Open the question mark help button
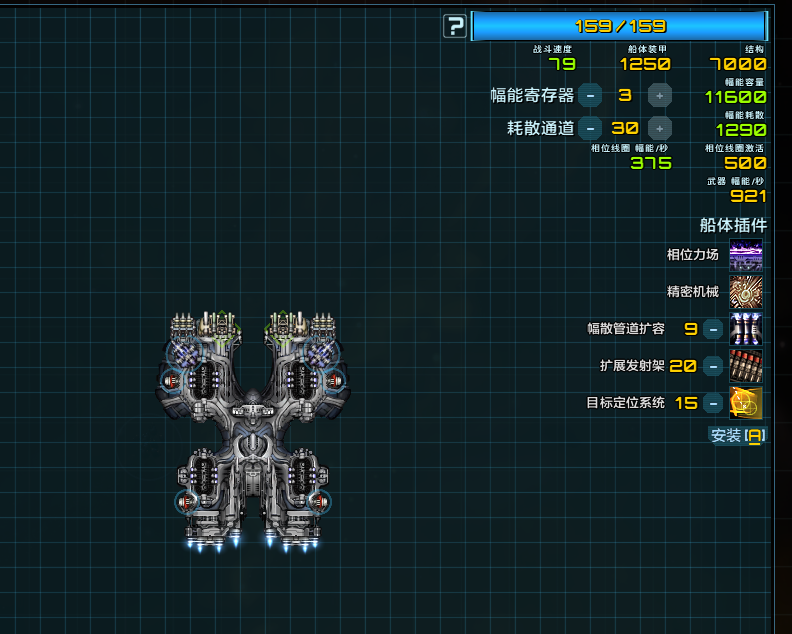 click(x=455, y=26)
